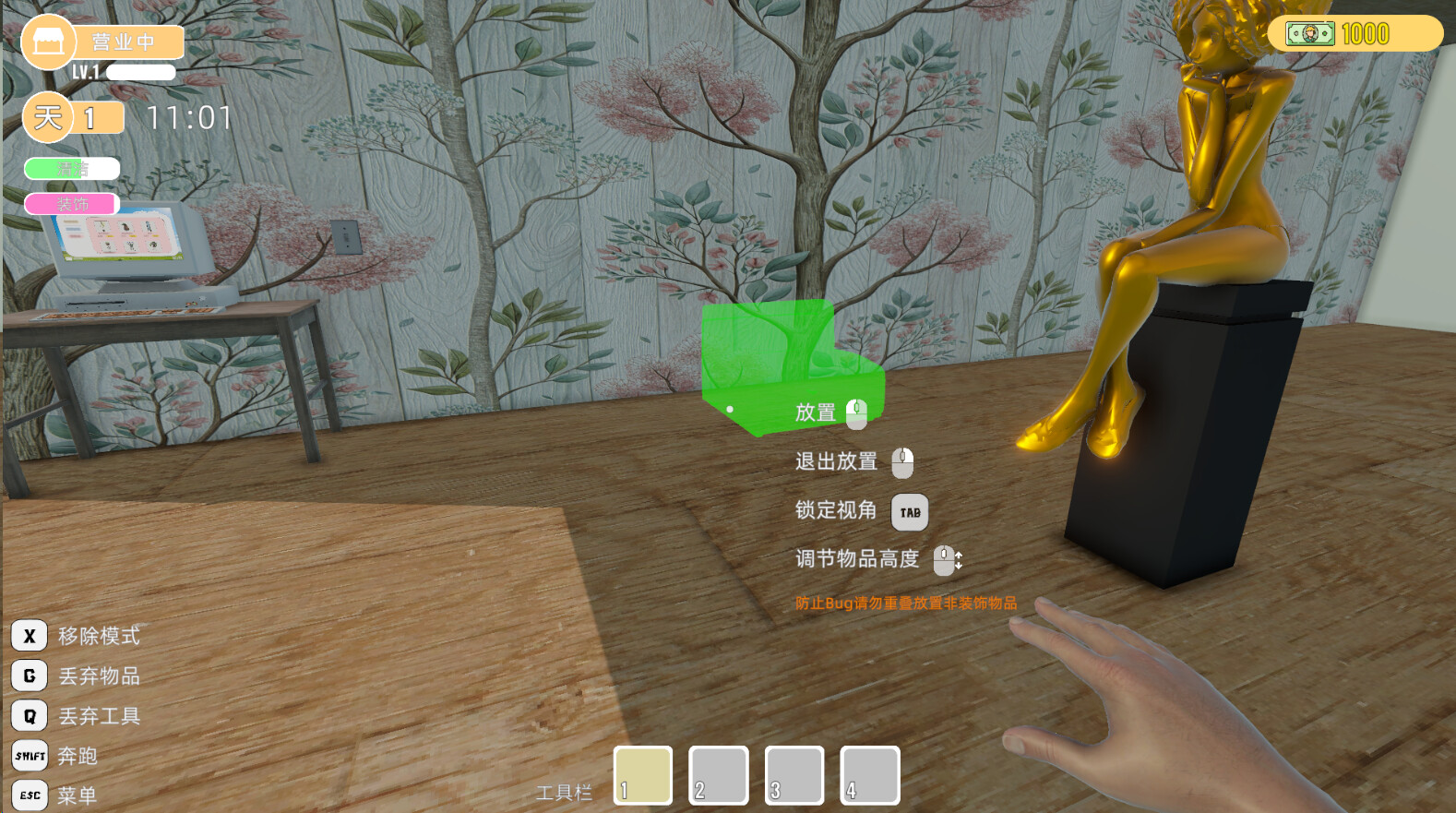
Task: Click the green 清洁 status badge
Action: (72, 168)
